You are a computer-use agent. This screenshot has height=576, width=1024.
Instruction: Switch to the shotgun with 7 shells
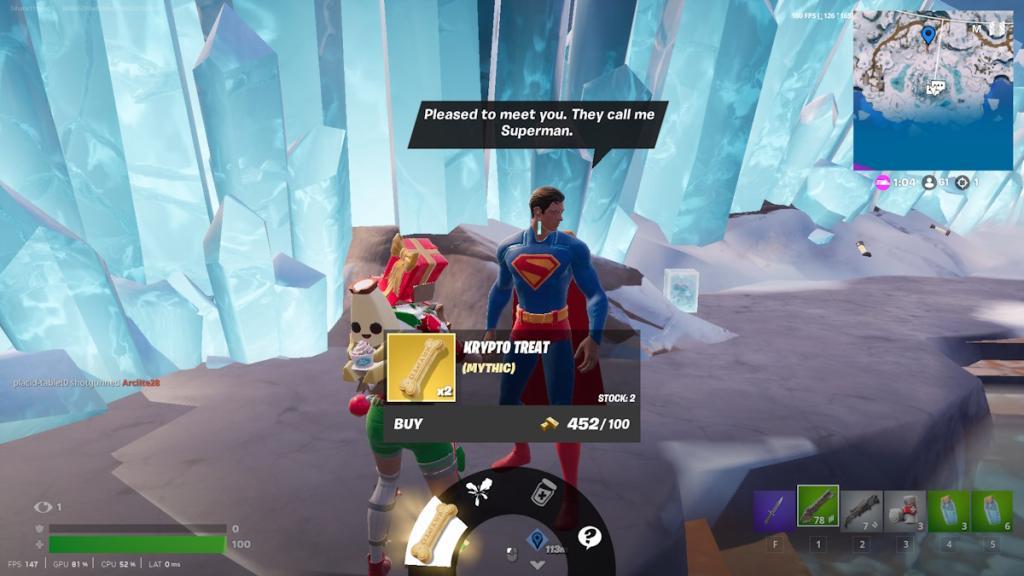pos(861,510)
